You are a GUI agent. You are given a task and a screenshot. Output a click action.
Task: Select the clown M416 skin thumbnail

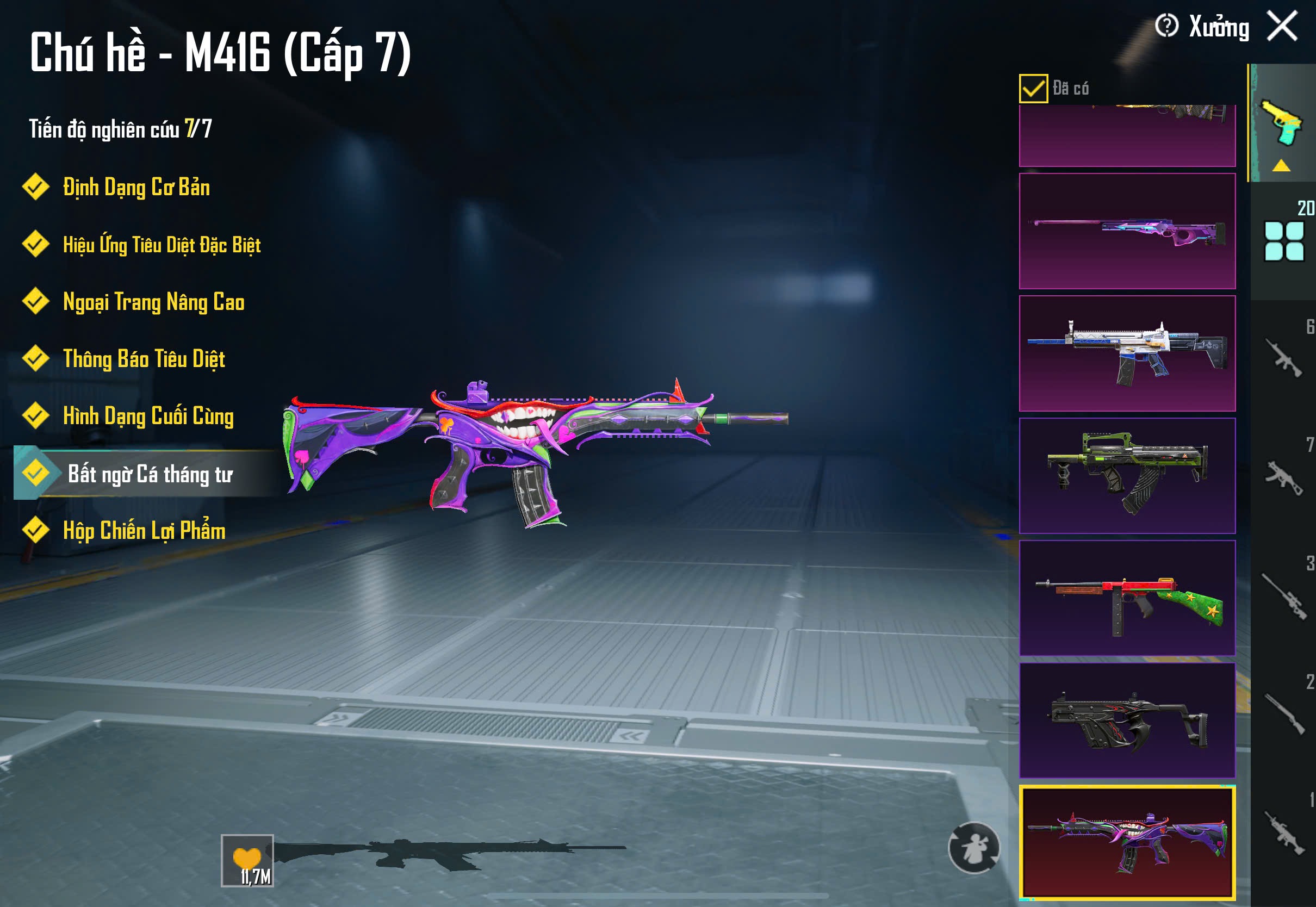pos(1127,842)
